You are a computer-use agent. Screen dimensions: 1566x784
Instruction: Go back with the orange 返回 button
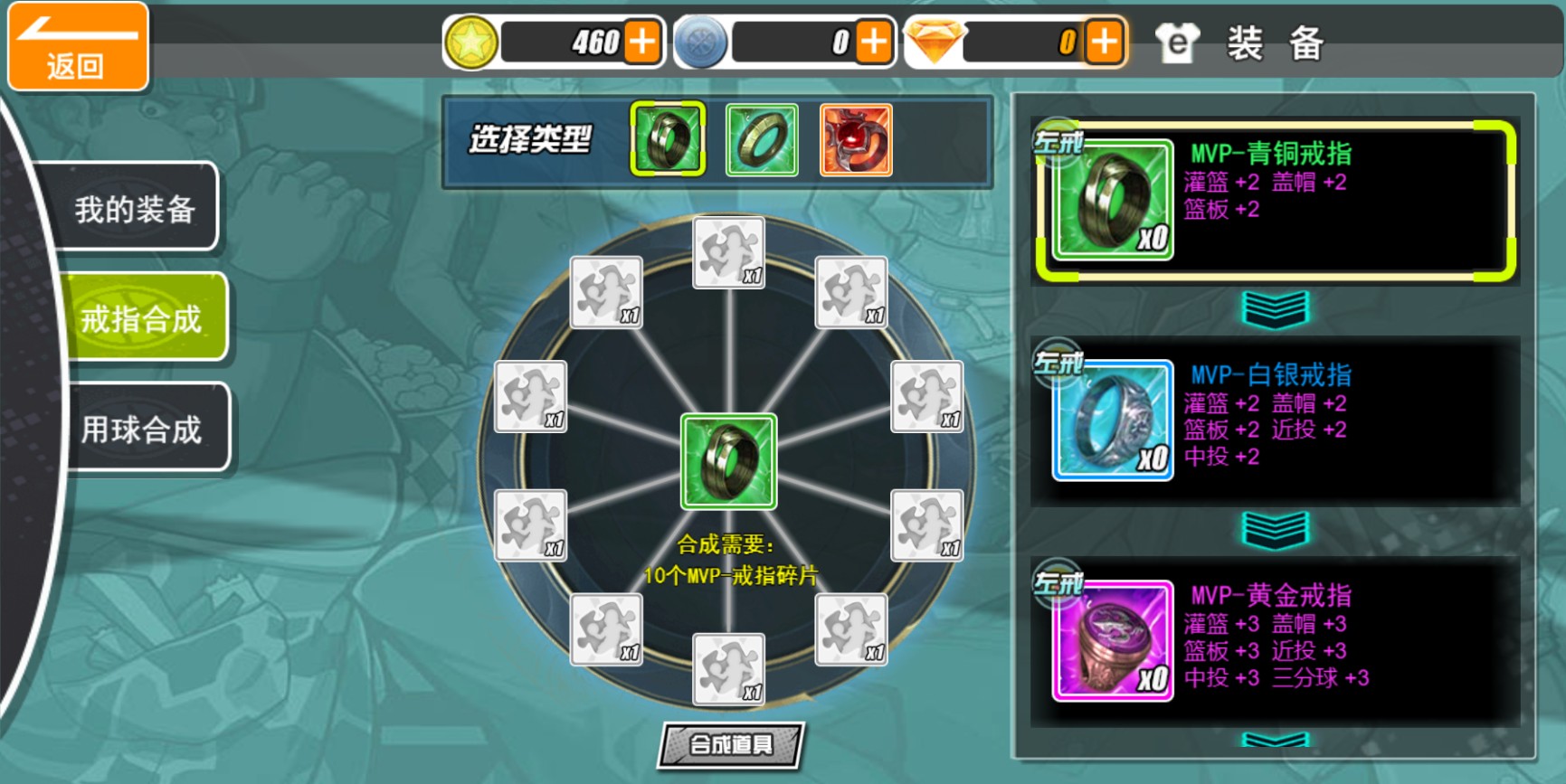point(77,47)
